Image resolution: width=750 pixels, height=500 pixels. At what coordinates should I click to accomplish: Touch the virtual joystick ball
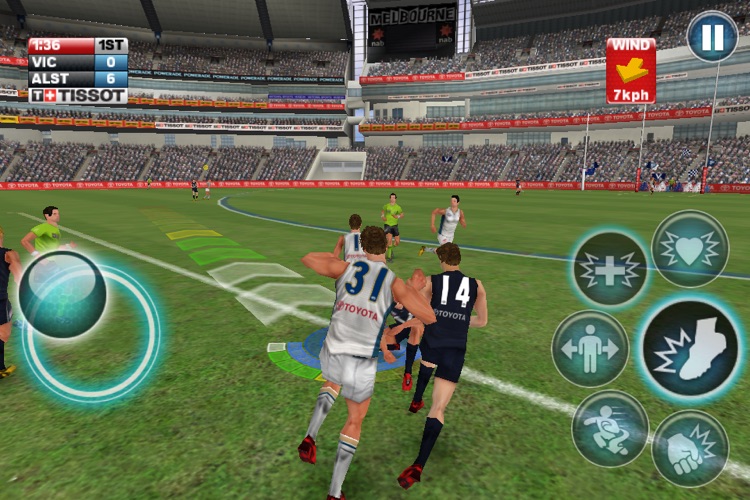(62, 294)
